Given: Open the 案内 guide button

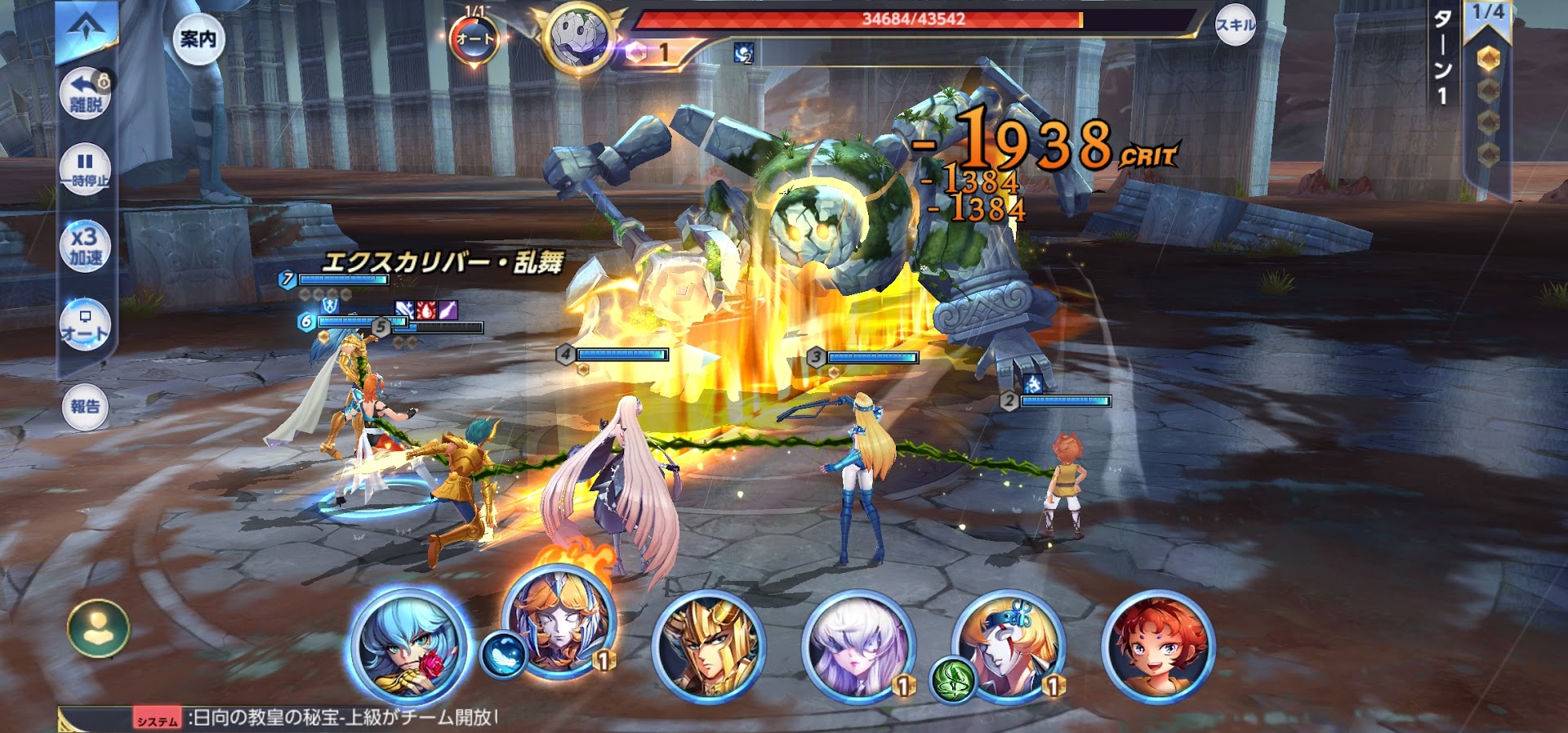Looking at the screenshot, I should (x=198, y=38).
